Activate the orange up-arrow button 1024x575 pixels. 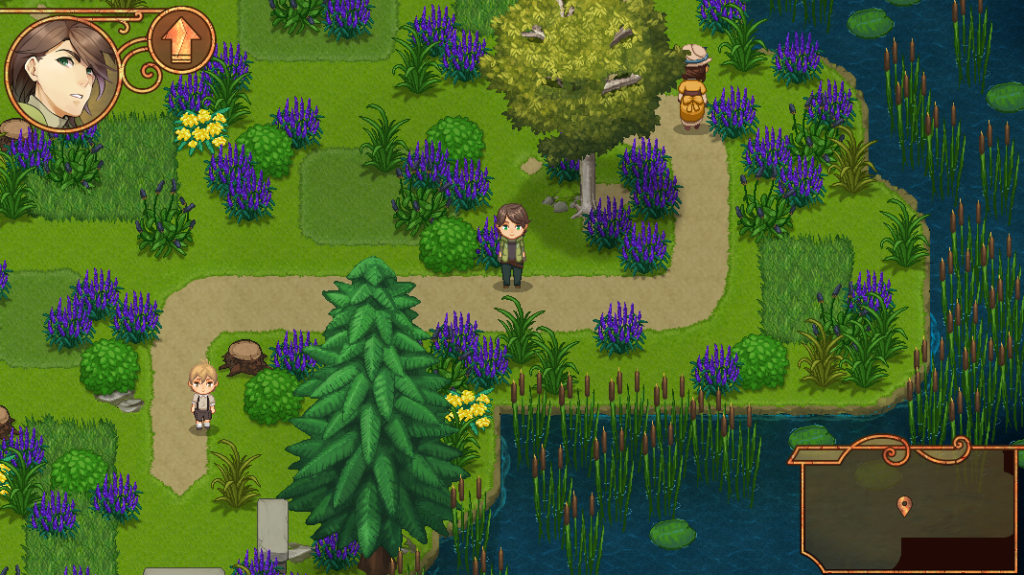pos(181,41)
